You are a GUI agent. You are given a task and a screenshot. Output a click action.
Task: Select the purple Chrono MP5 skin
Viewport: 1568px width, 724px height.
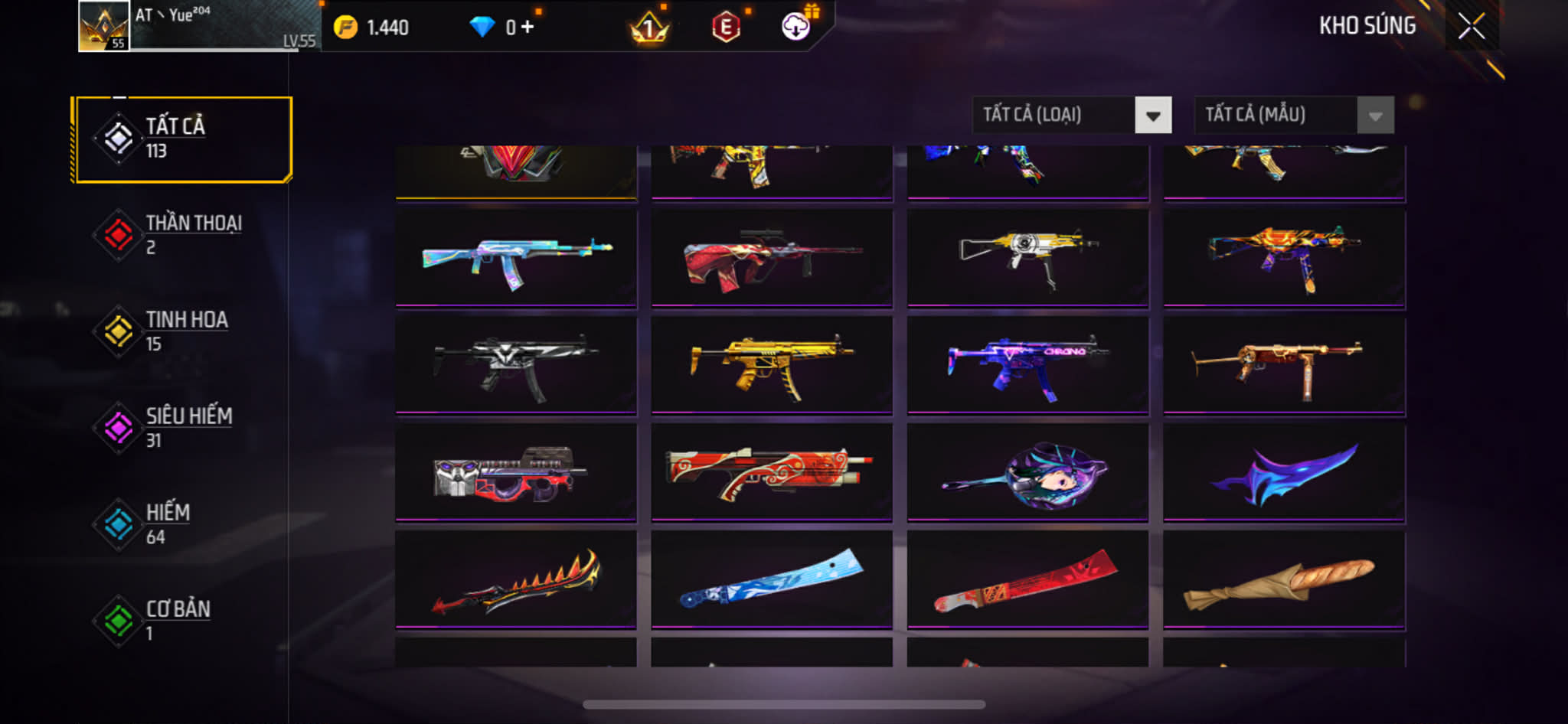tap(1027, 366)
